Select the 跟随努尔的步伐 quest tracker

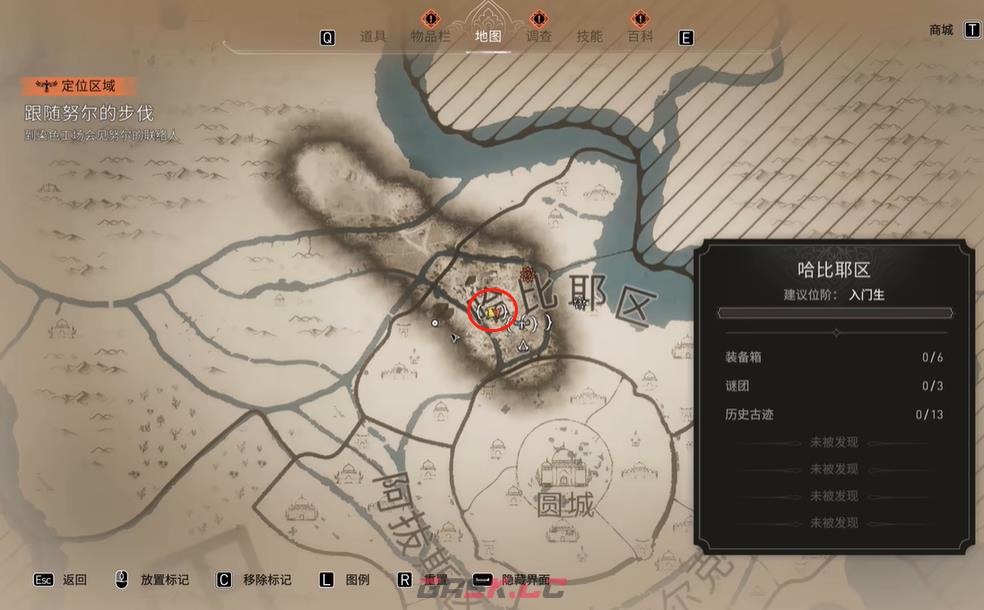click(x=89, y=113)
